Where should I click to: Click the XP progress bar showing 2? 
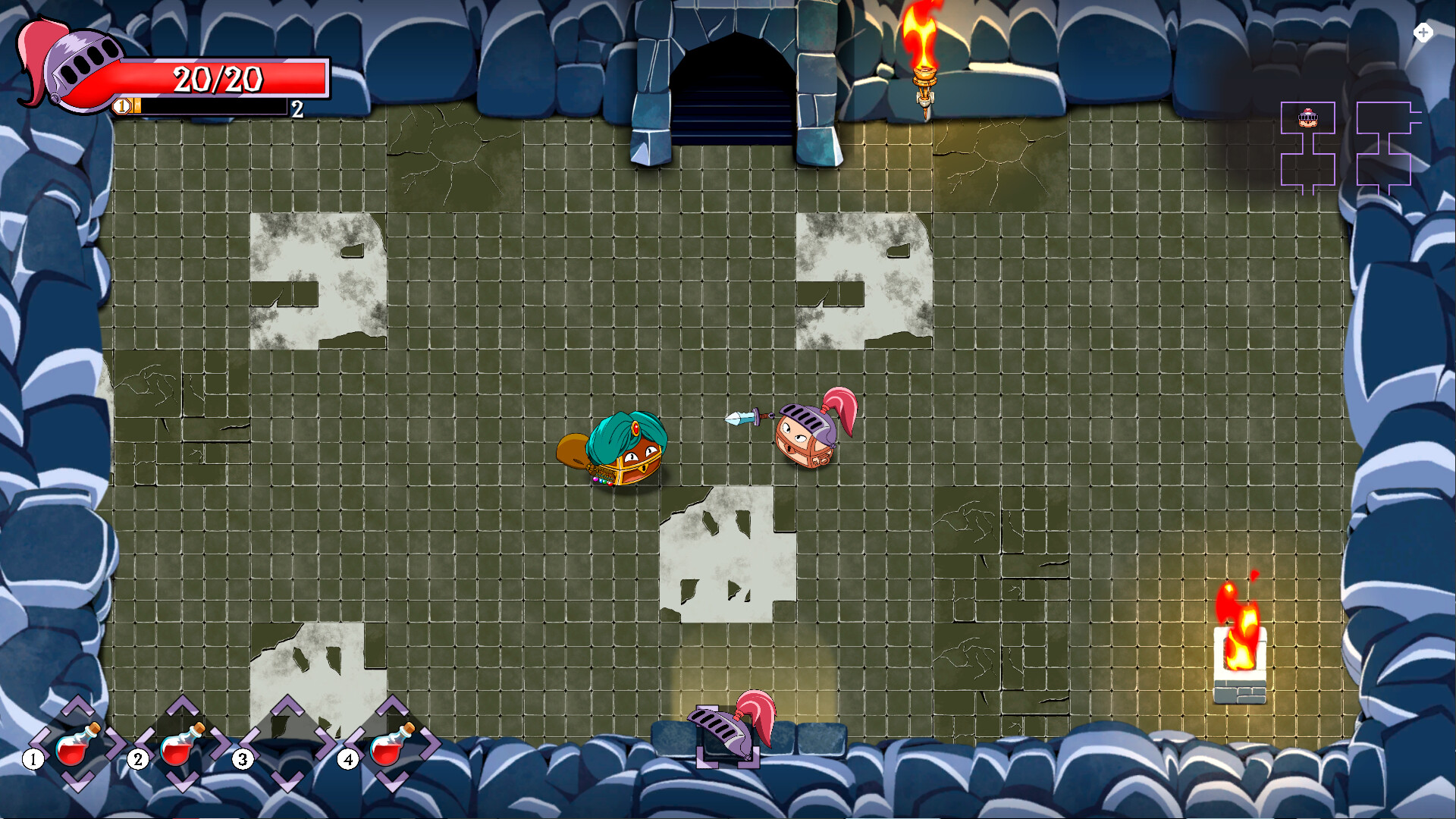pyautogui.click(x=212, y=107)
